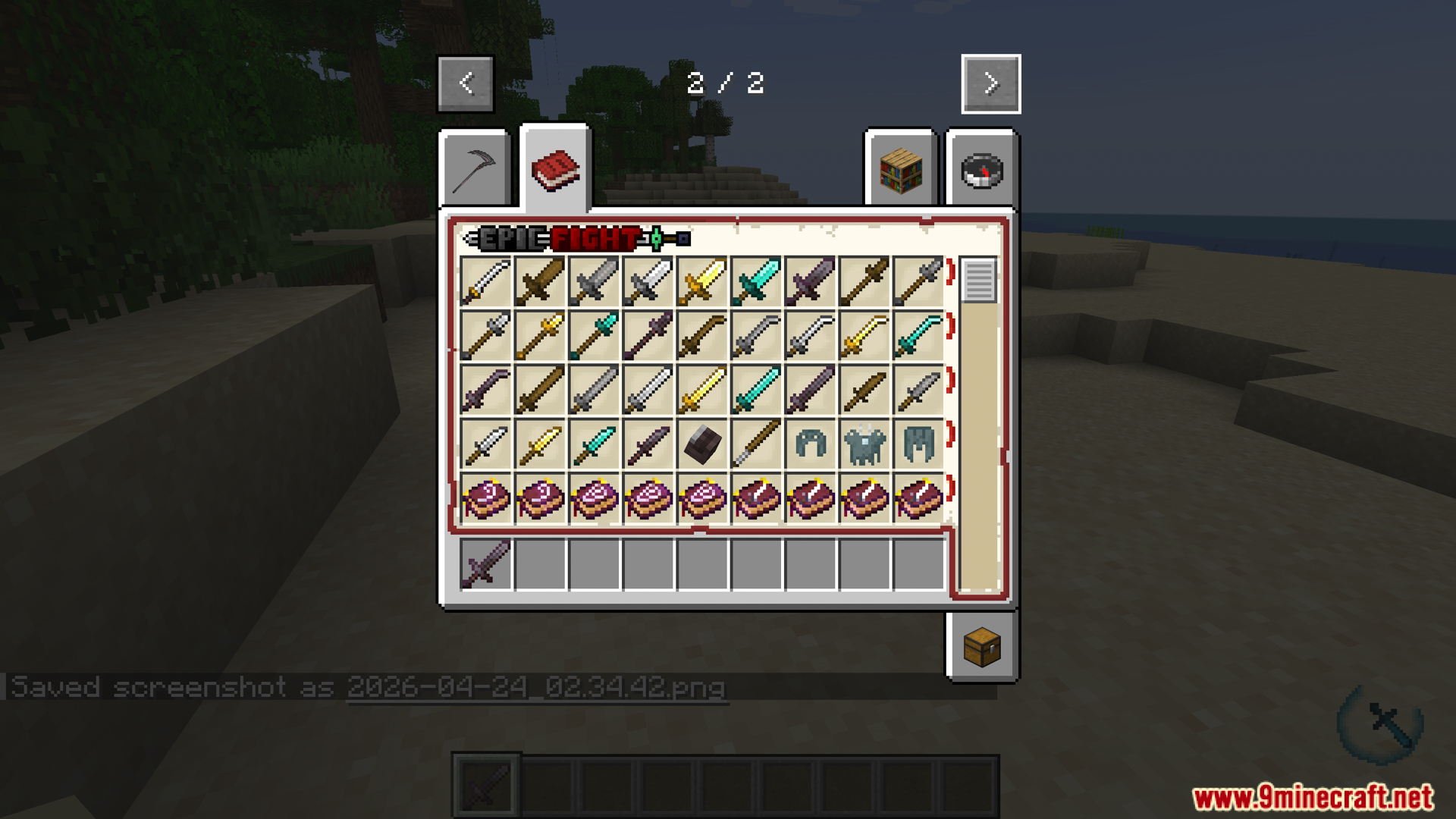Select the netherite sword in the hotbar slot
The image size is (1456, 819).
(x=486, y=565)
